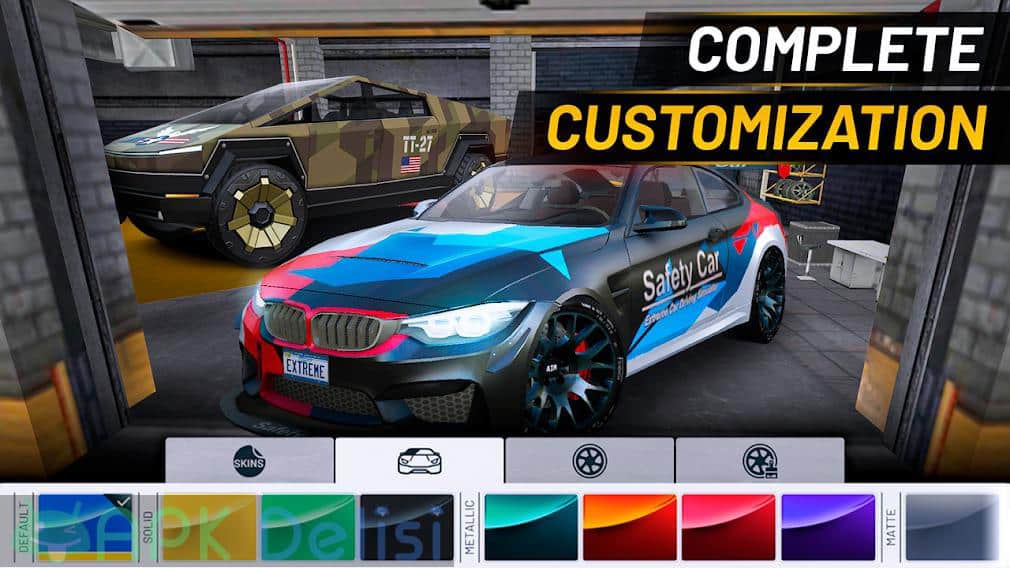Choose the metallic teal paint

531,526
